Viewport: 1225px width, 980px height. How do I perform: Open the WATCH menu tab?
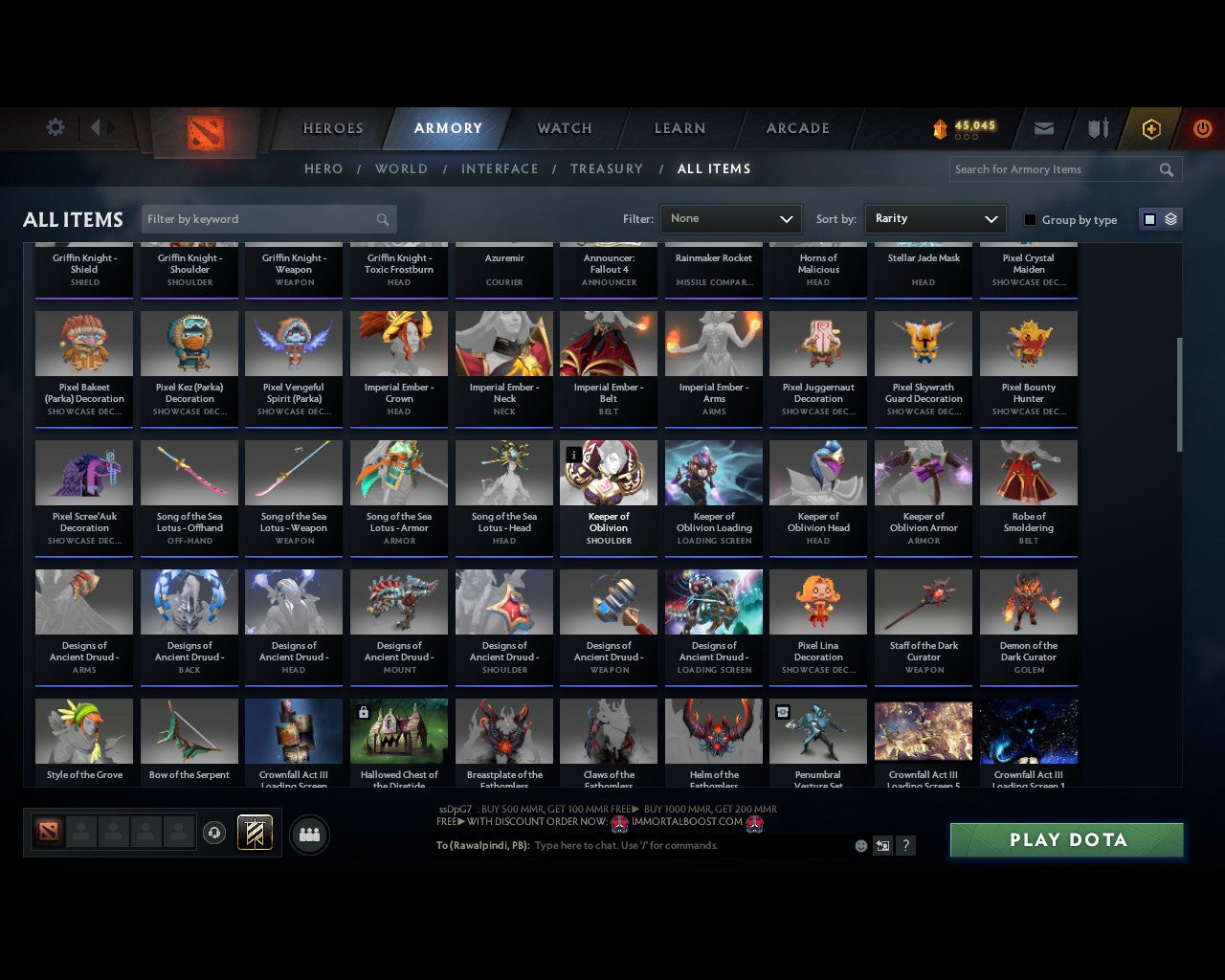564,128
